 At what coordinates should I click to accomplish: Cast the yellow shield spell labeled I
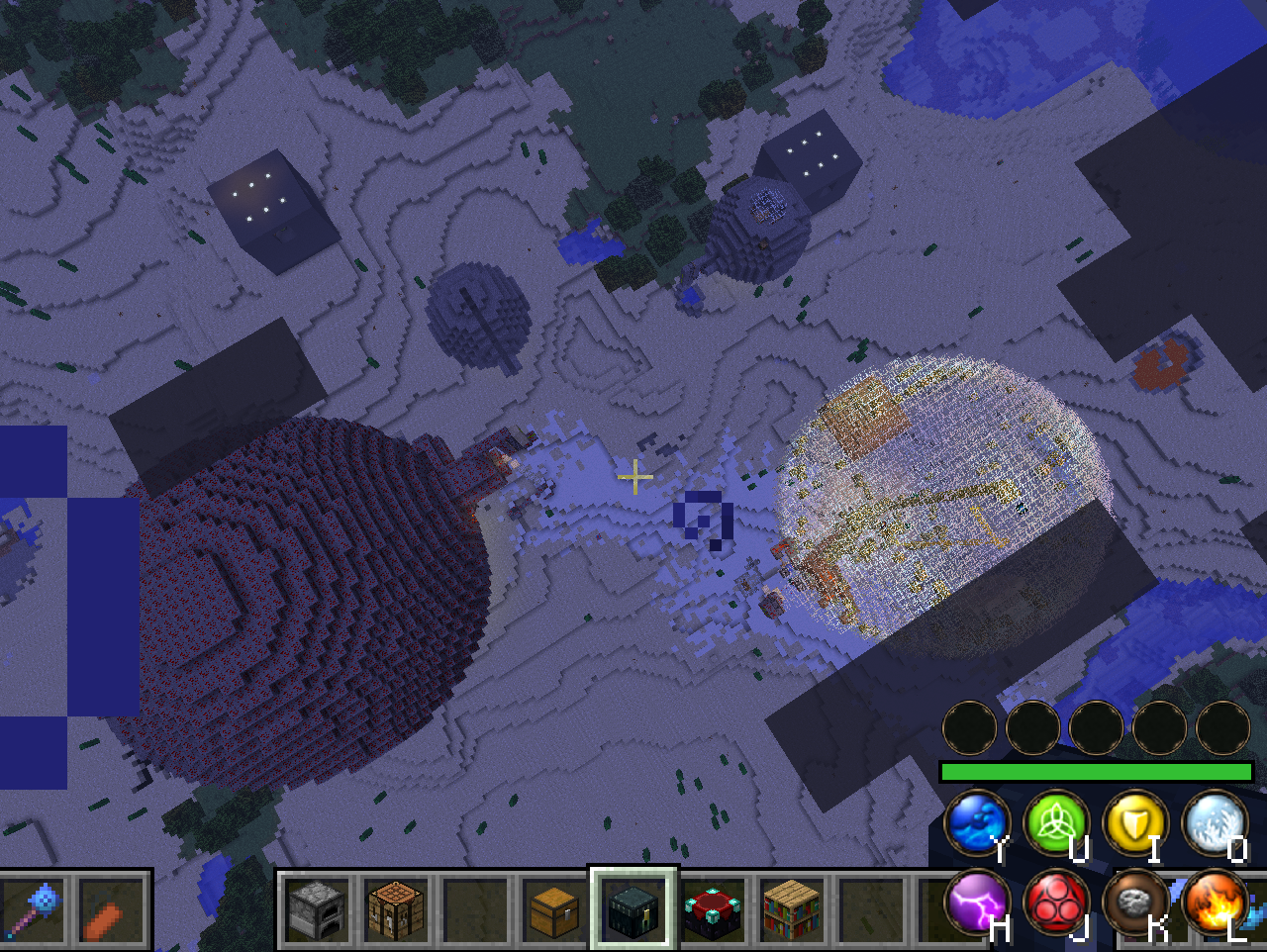(x=1133, y=822)
